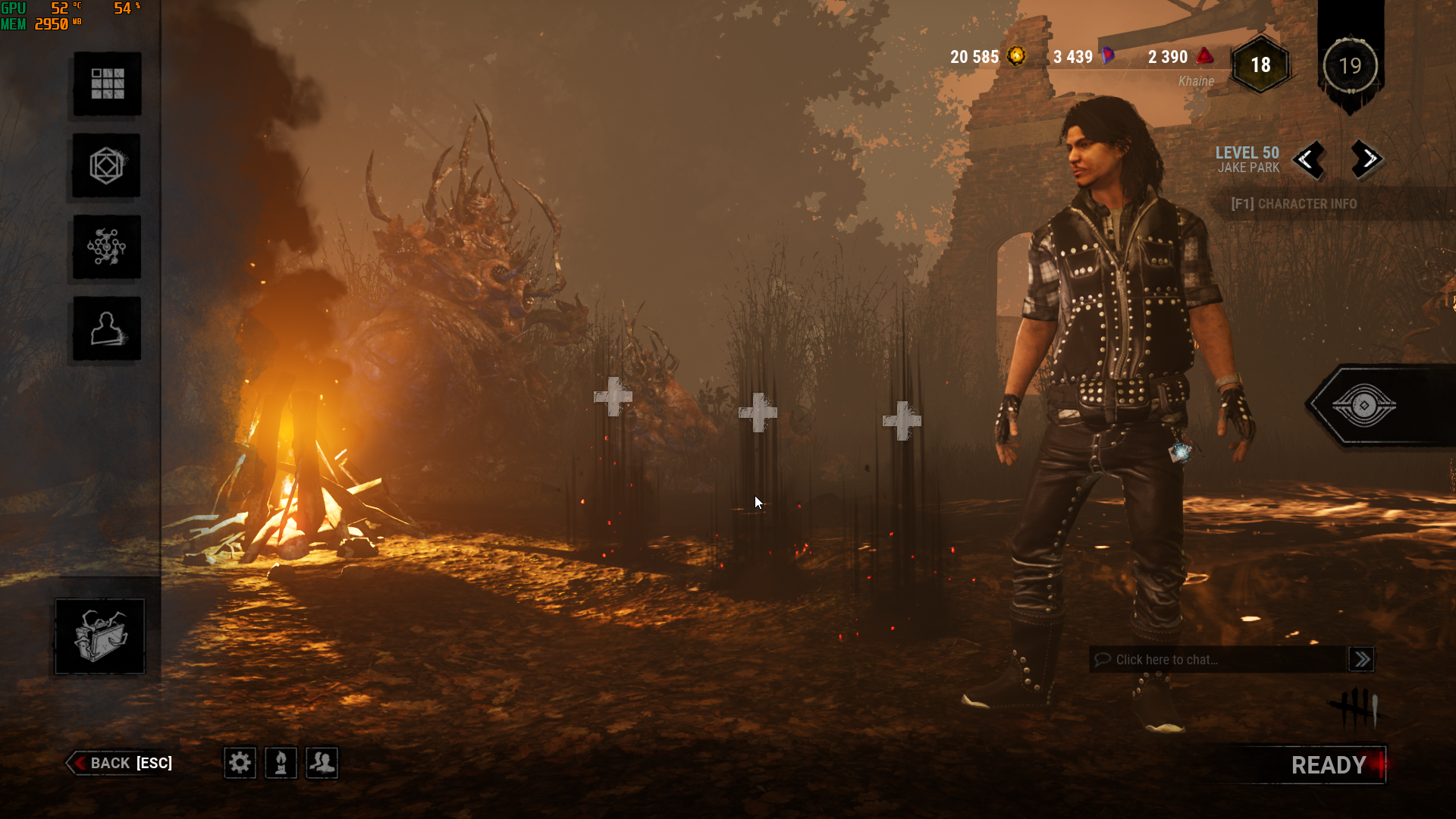The width and height of the screenshot is (1456, 819).
Task: Open settings via the gear icon
Action: [240, 762]
